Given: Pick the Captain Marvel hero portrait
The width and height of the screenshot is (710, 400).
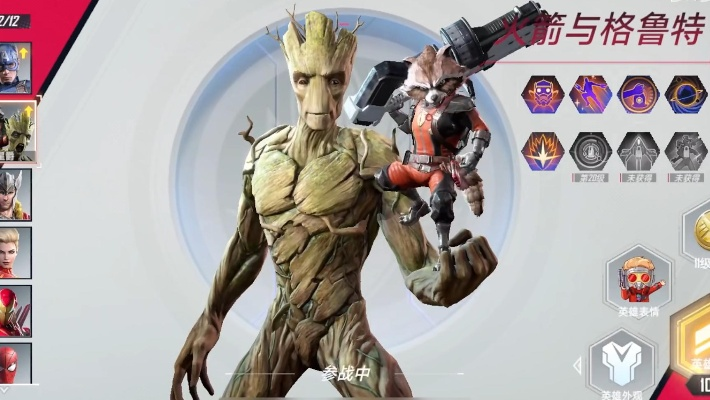Looking at the screenshot, I should coord(16,252).
